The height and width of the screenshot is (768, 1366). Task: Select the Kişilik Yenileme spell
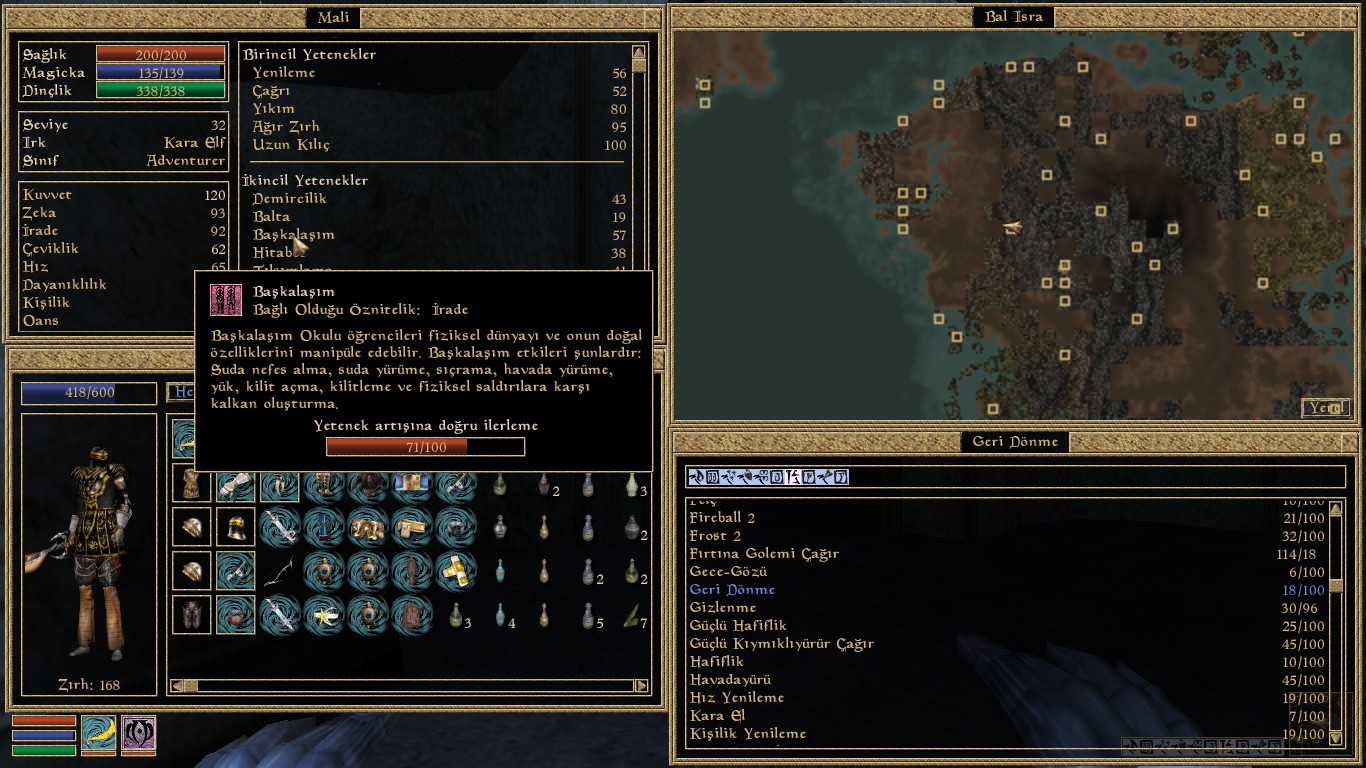pyautogui.click(x=748, y=734)
